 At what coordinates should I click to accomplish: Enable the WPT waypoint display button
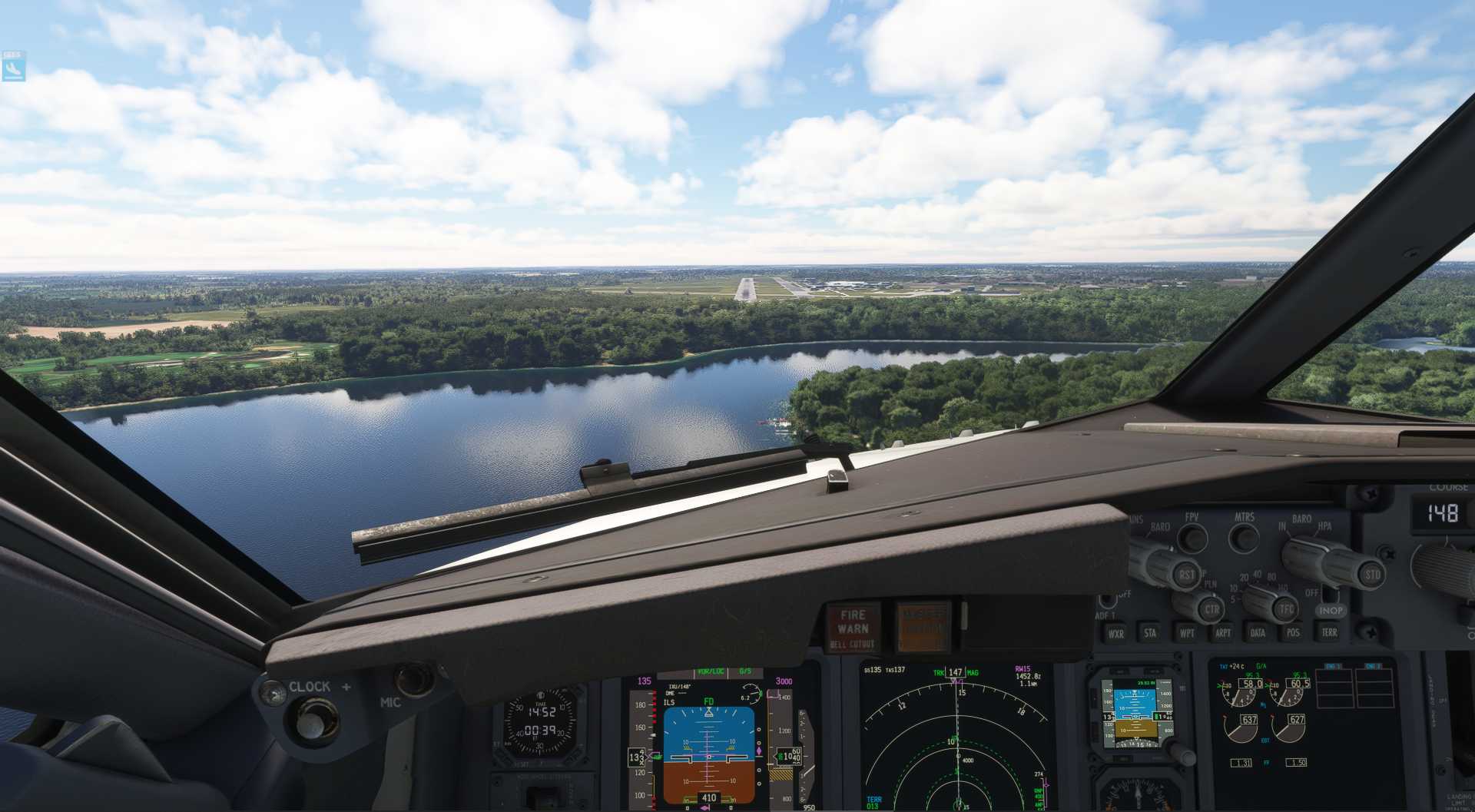click(1187, 633)
